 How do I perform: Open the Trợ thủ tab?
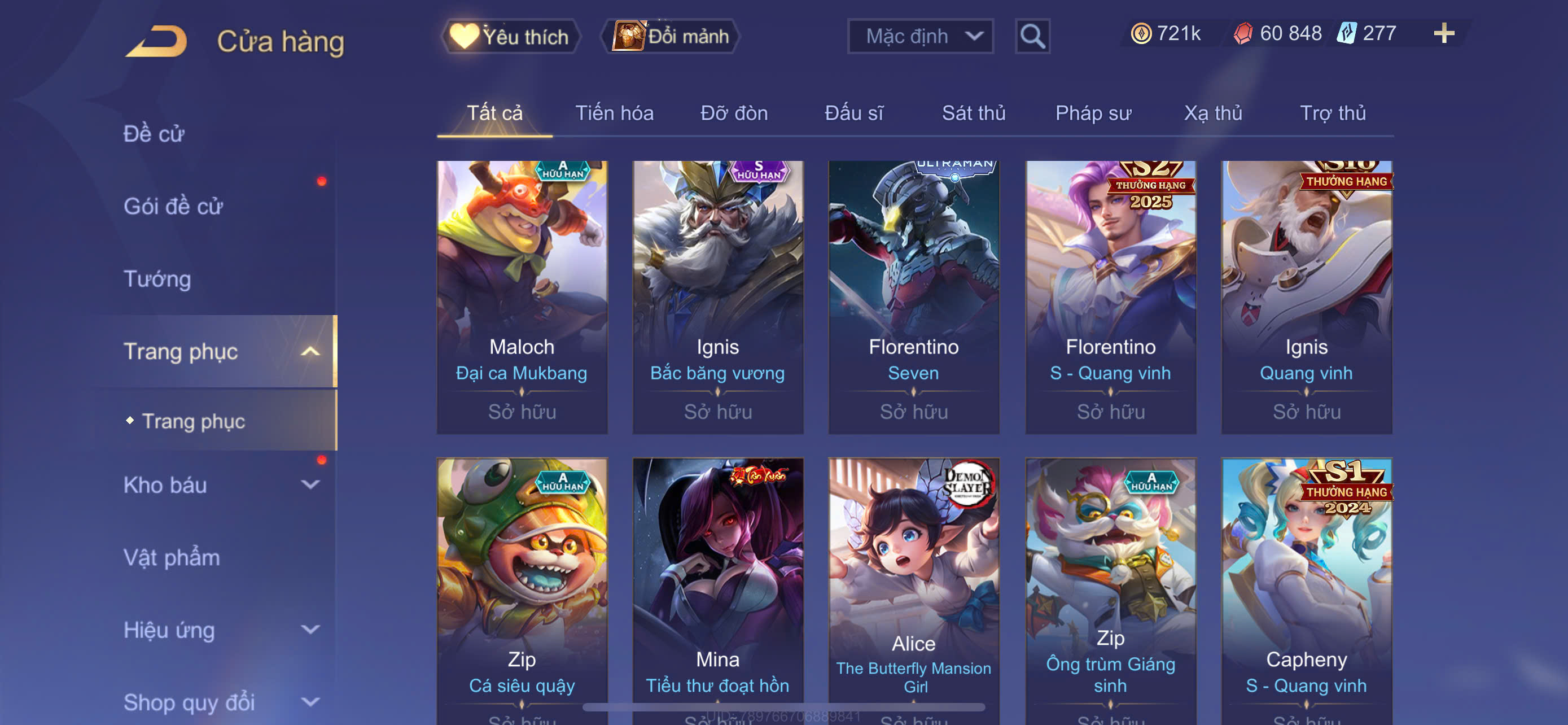[1333, 113]
